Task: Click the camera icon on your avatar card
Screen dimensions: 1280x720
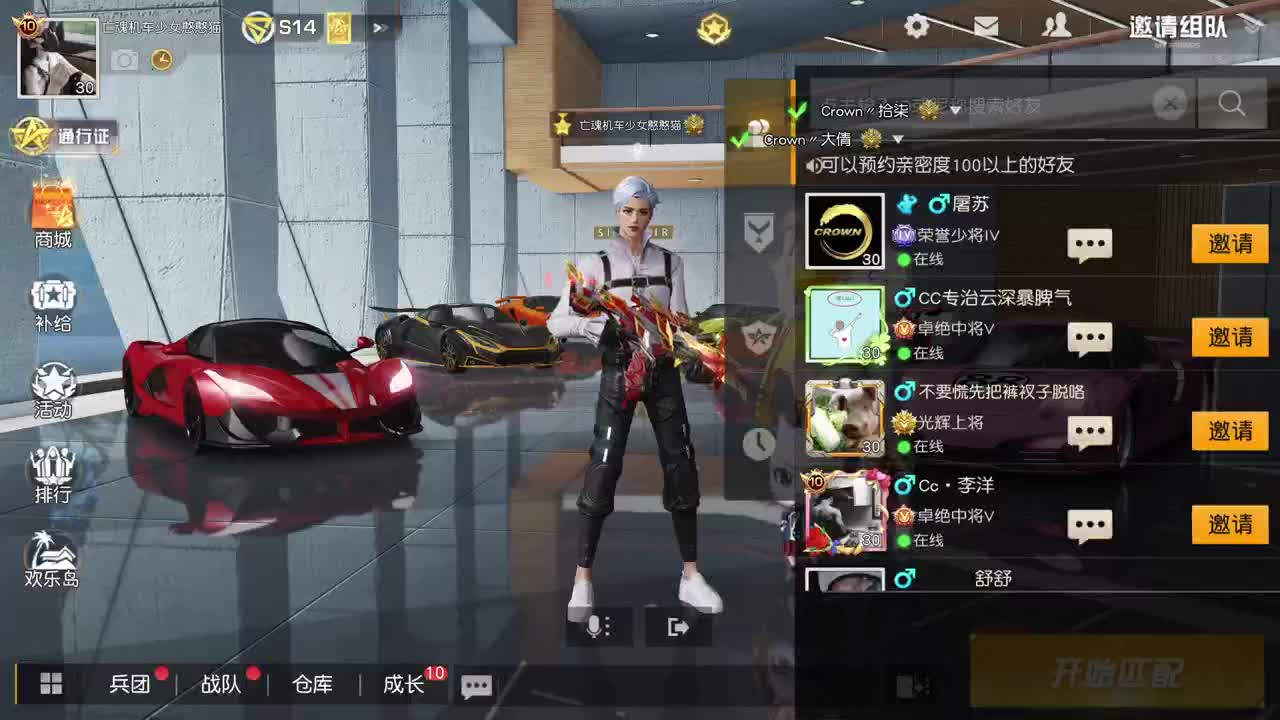Action: click(x=123, y=60)
